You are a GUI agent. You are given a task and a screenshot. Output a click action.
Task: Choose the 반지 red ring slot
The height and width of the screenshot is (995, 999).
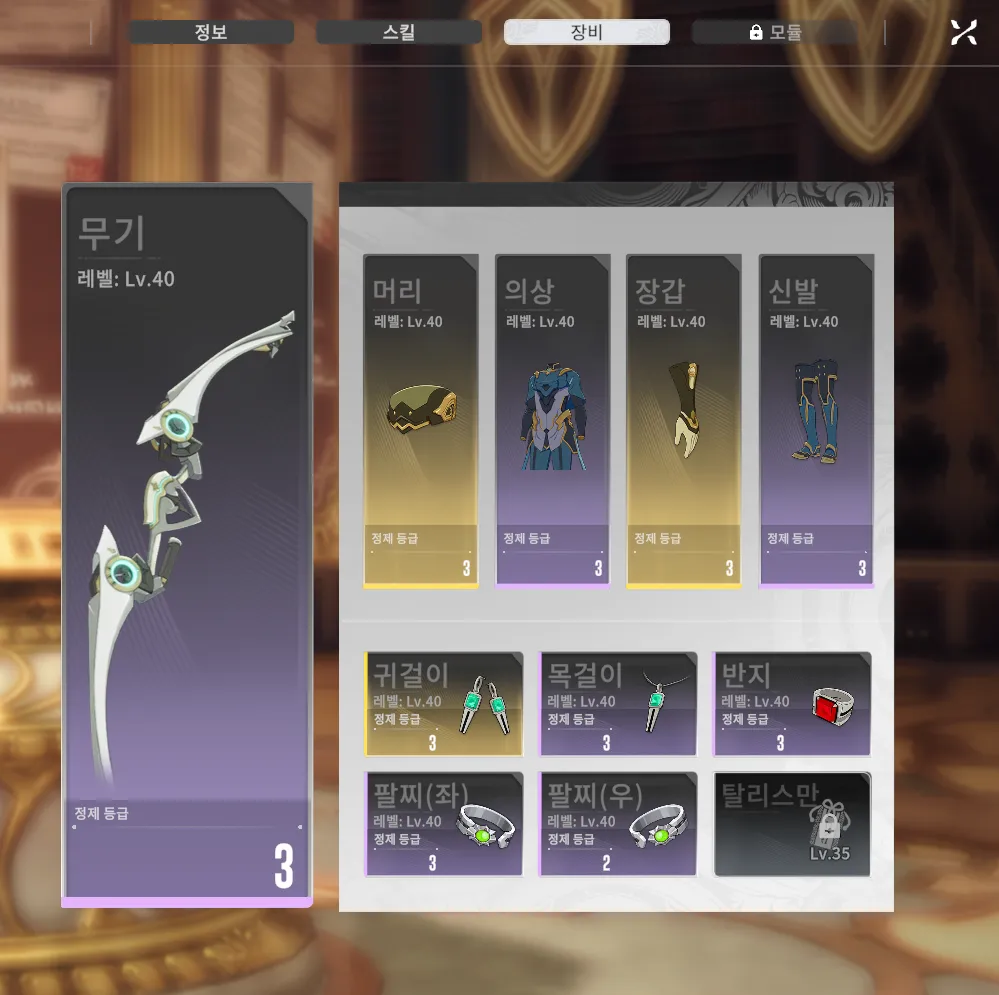[792, 704]
